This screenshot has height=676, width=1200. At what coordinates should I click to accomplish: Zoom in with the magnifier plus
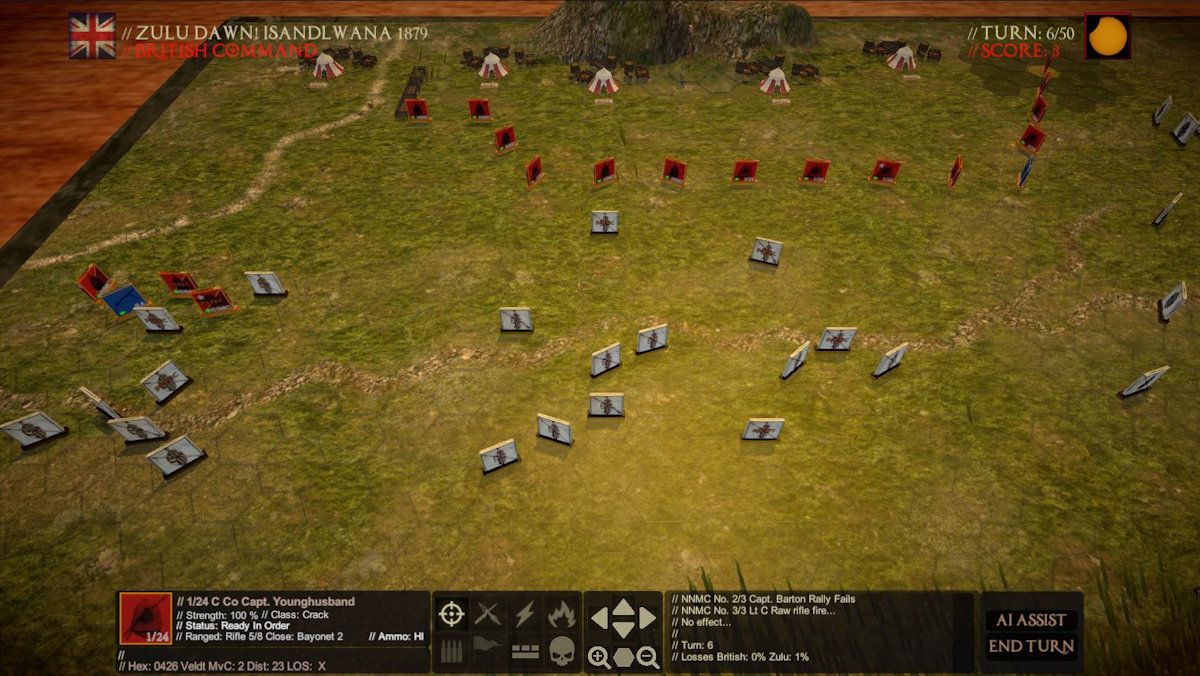tap(598, 657)
